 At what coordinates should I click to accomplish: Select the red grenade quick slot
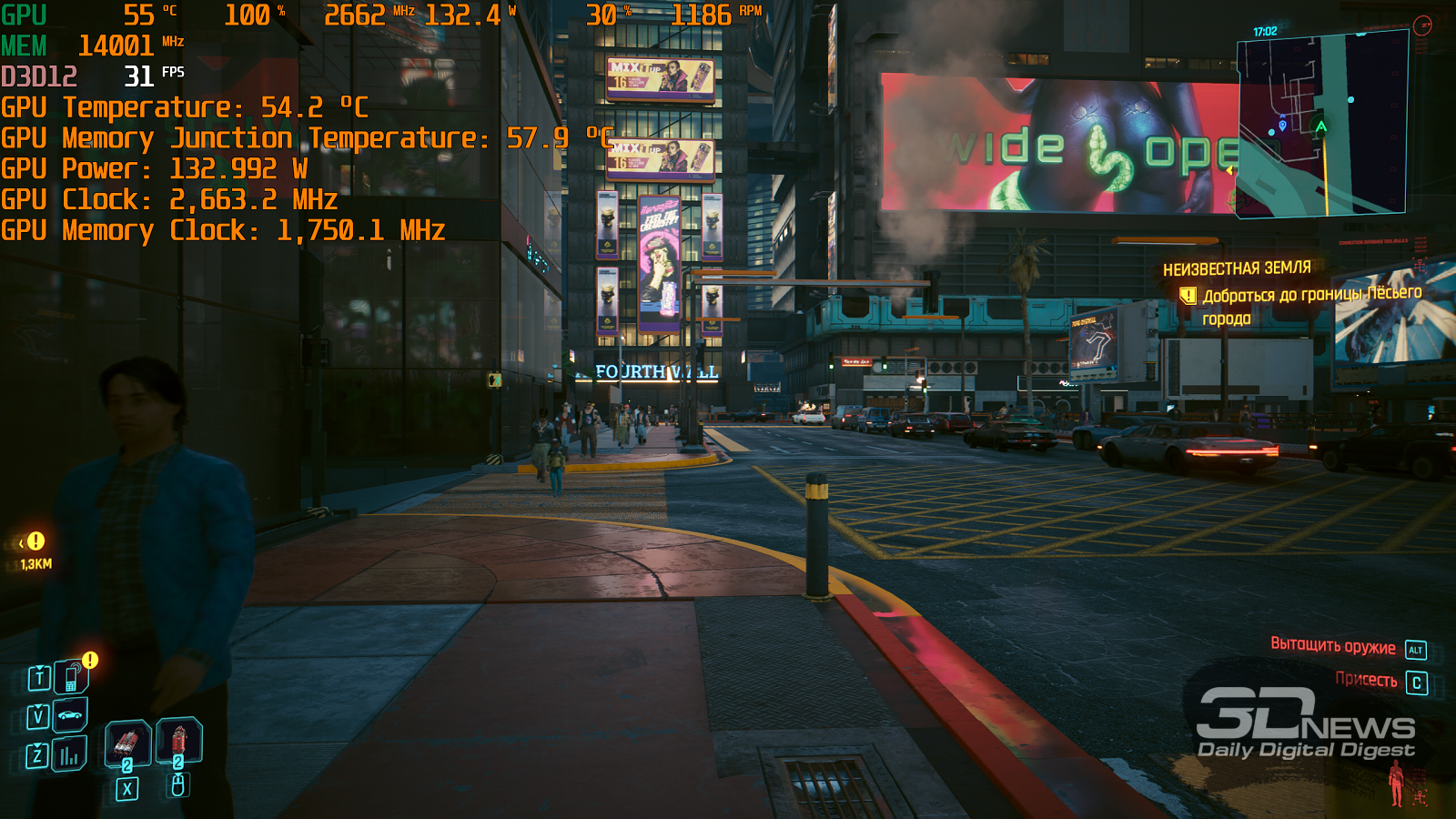(x=179, y=741)
